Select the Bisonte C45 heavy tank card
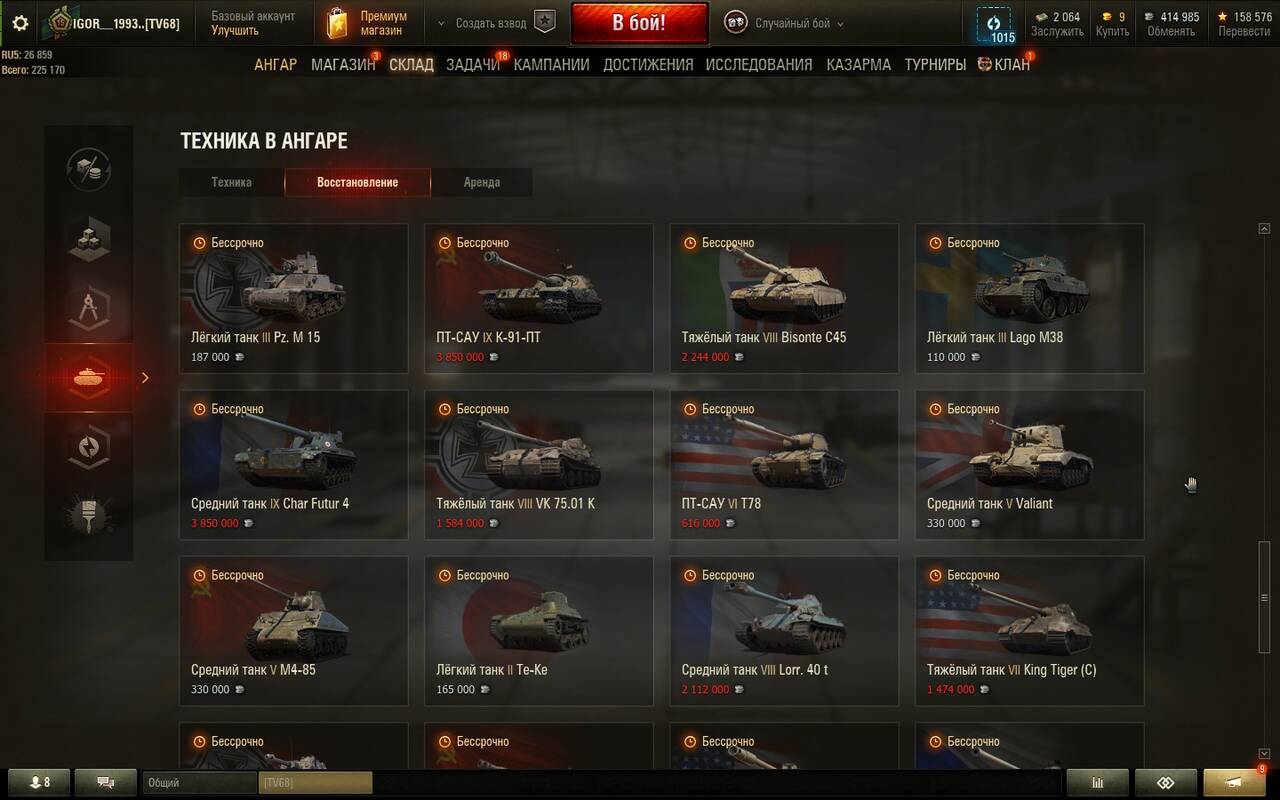 [784, 298]
